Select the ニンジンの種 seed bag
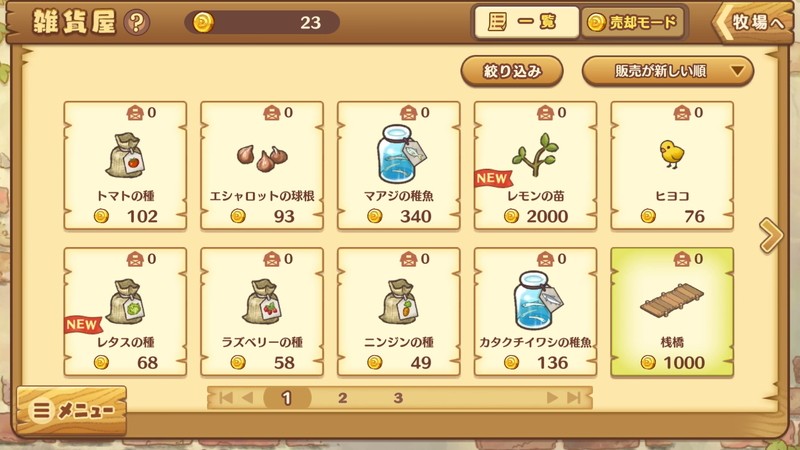 pyautogui.click(x=399, y=312)
